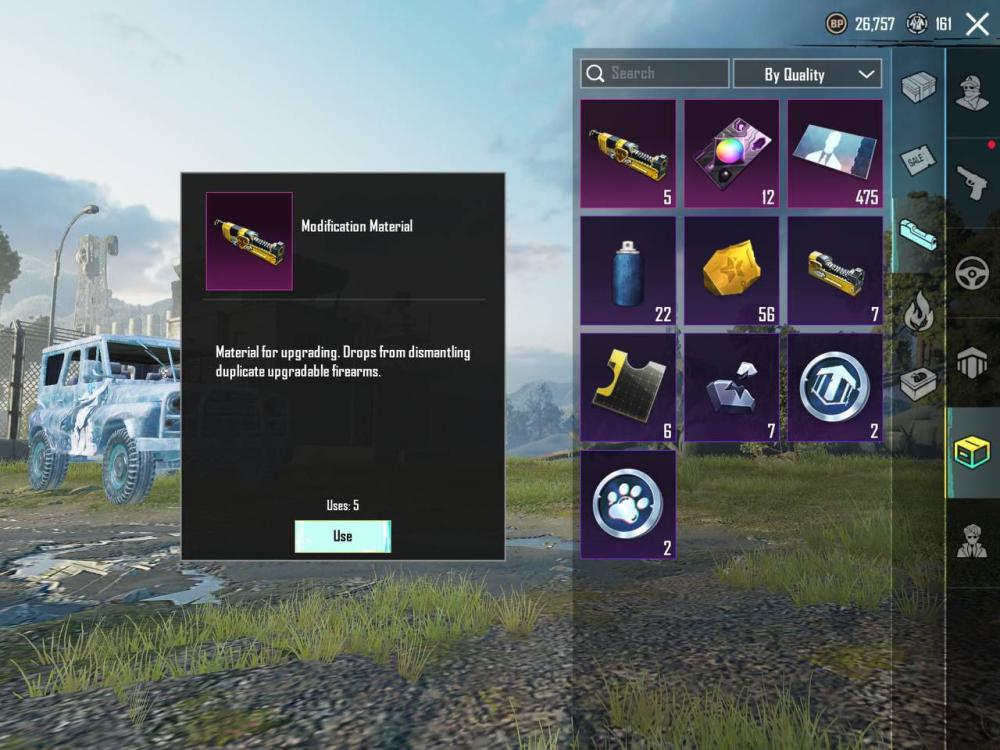The image size is (1000, 750).
Task: Select the rainbow color card item
Action: (732, 153)
